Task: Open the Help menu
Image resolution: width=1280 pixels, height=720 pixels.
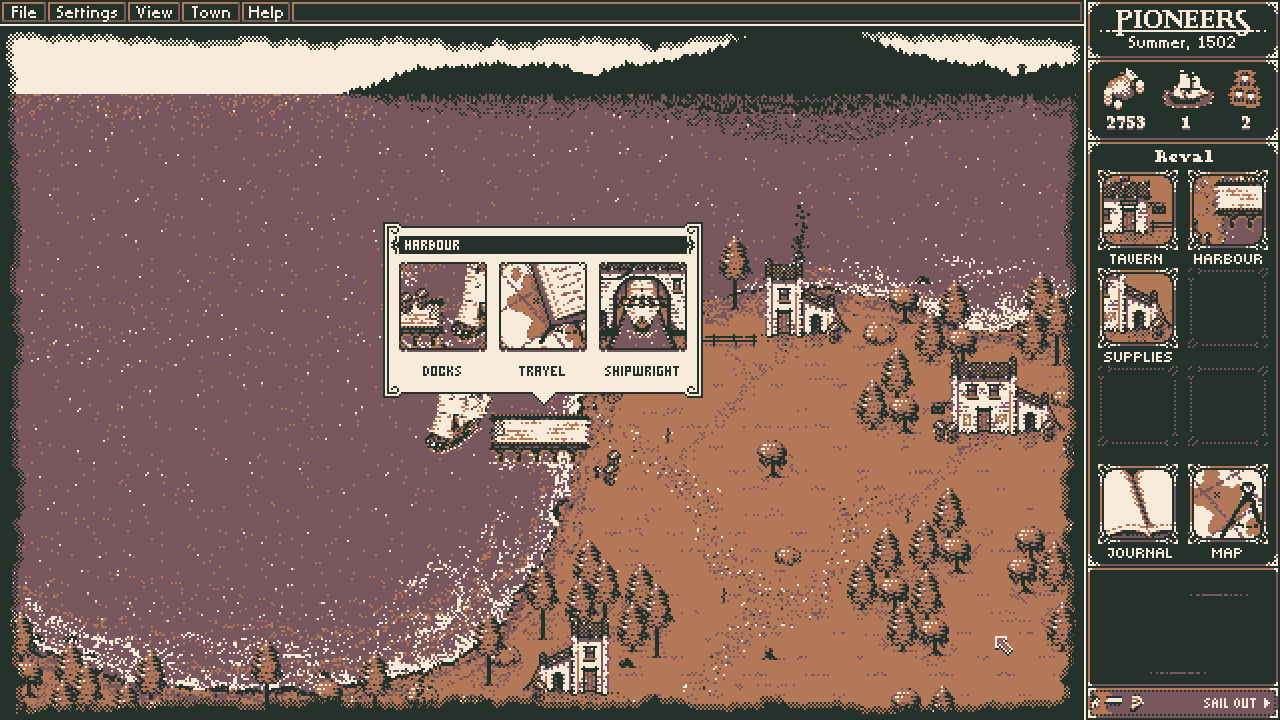Action: point(265,13)
